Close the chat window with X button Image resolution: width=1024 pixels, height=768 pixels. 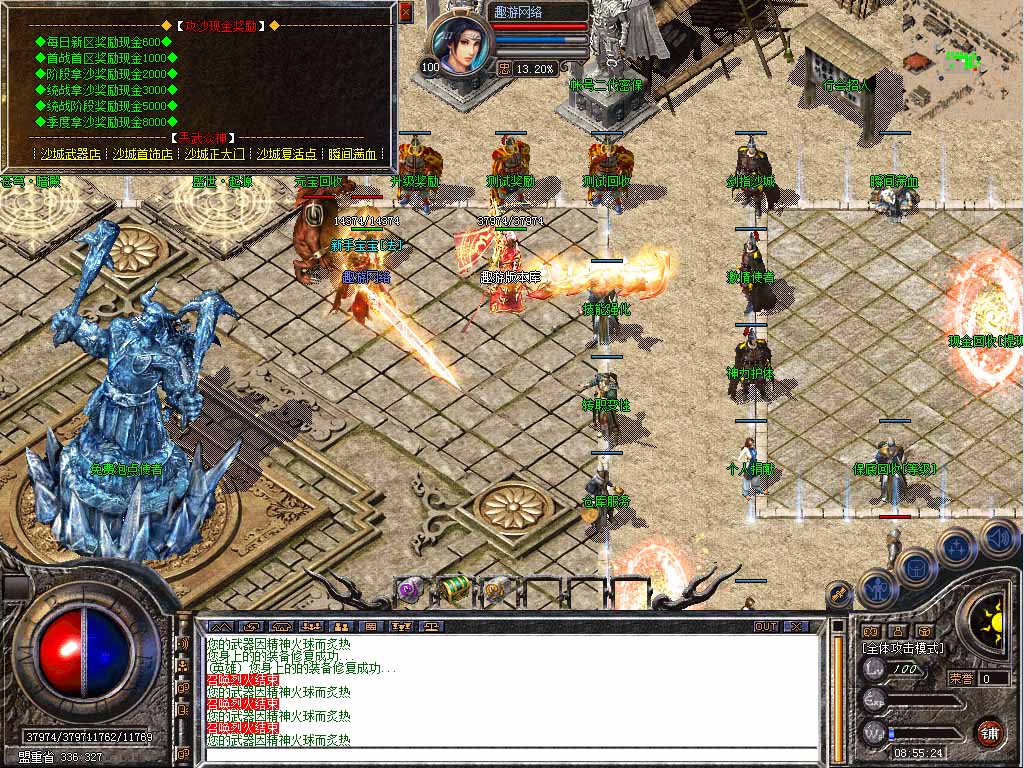click(795, 626)
